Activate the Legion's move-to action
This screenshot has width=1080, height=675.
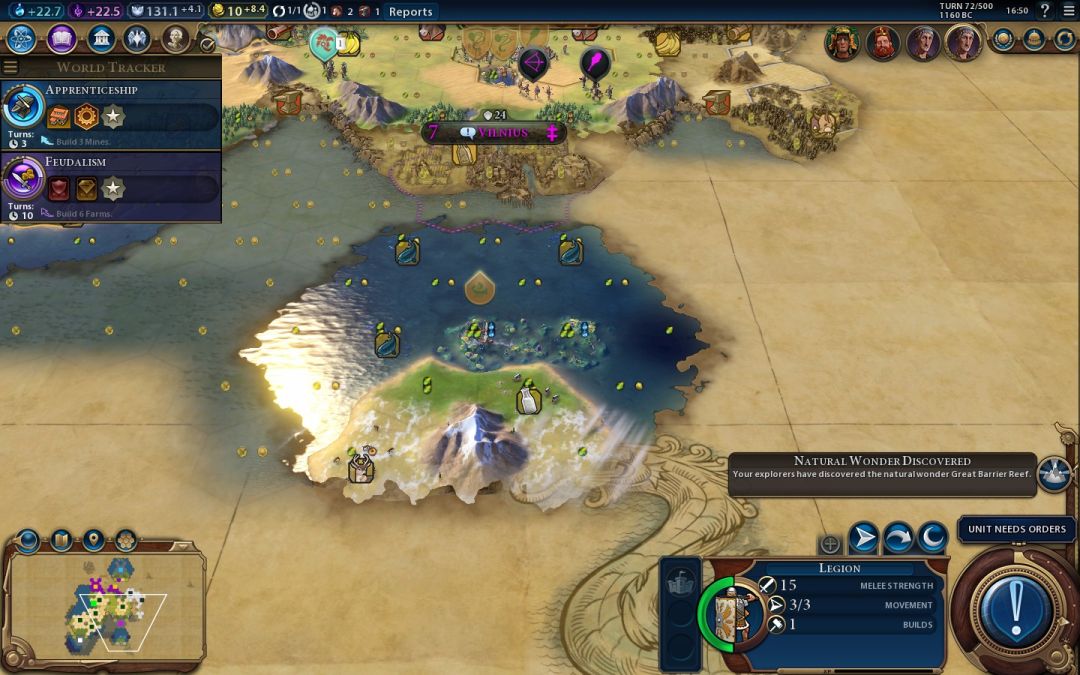[863, 539]
